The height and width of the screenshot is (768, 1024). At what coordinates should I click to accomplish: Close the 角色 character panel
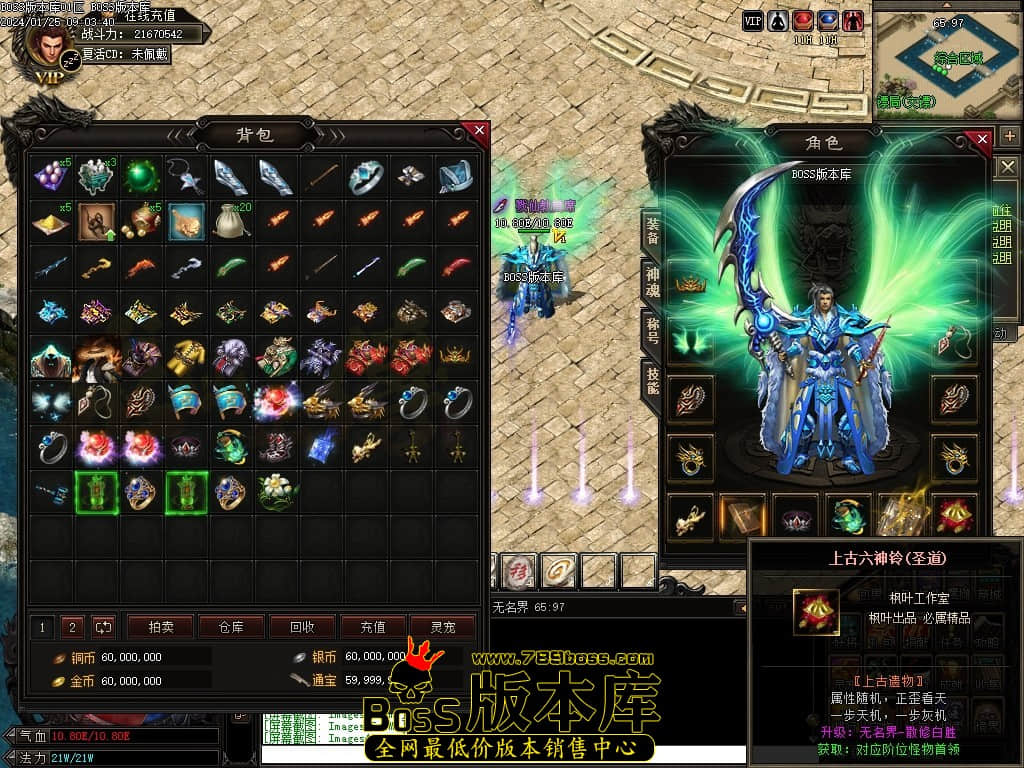click(983, 139)
